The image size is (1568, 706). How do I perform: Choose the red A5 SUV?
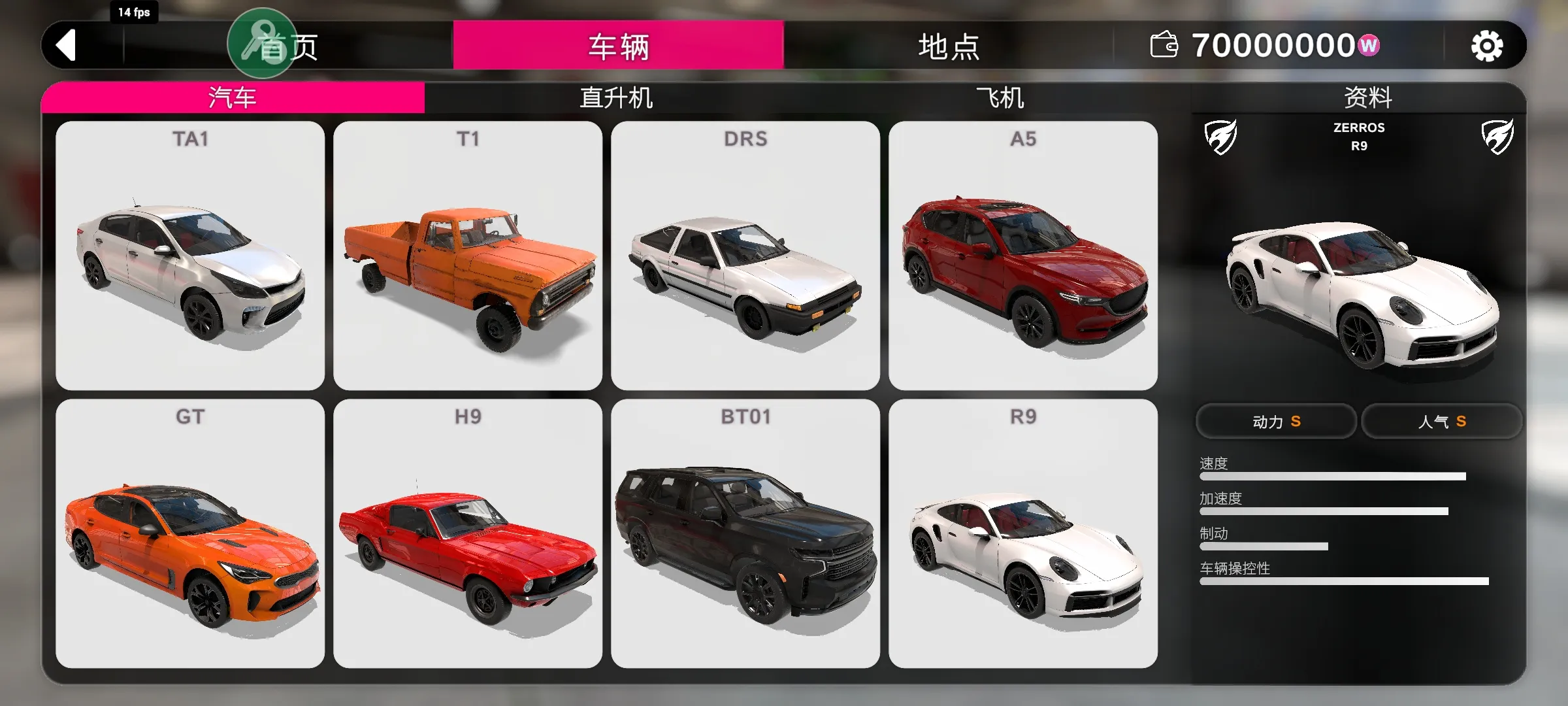coord(1023,256)
